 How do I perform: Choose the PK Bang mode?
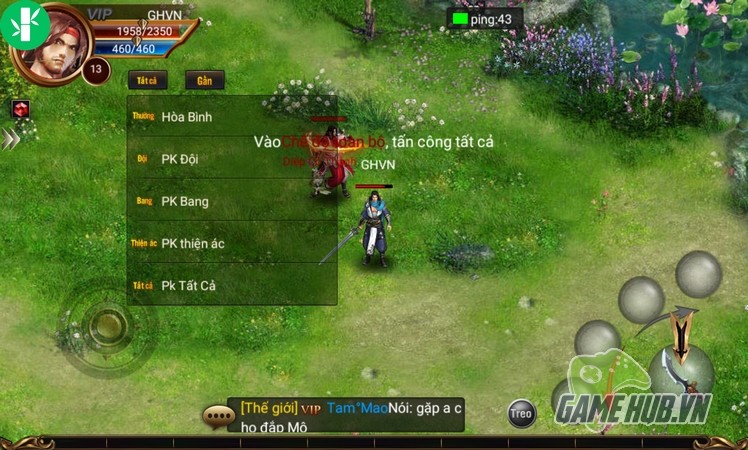coord(231,201)
